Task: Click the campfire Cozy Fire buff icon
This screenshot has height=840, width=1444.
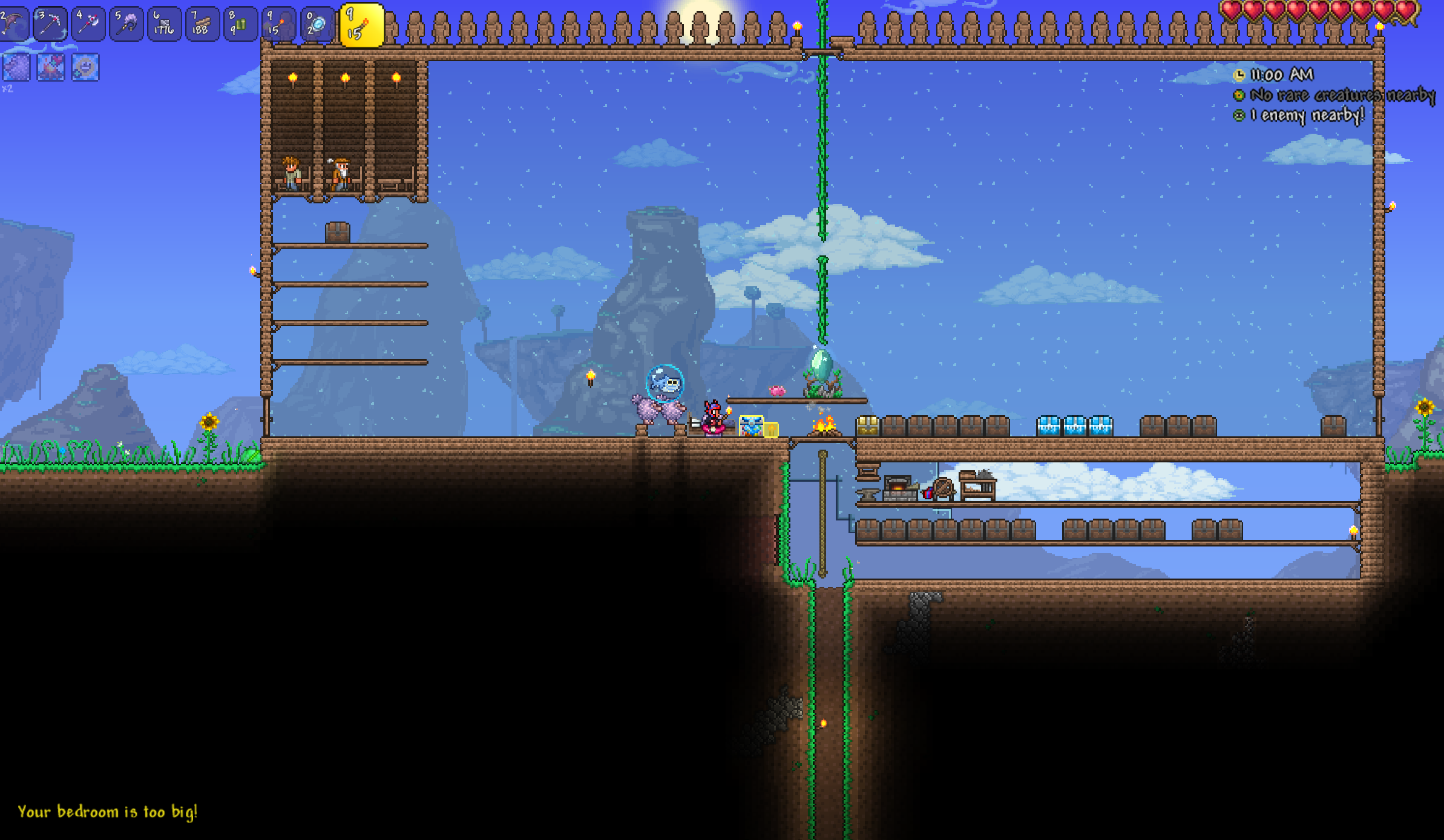Action: 51,67
